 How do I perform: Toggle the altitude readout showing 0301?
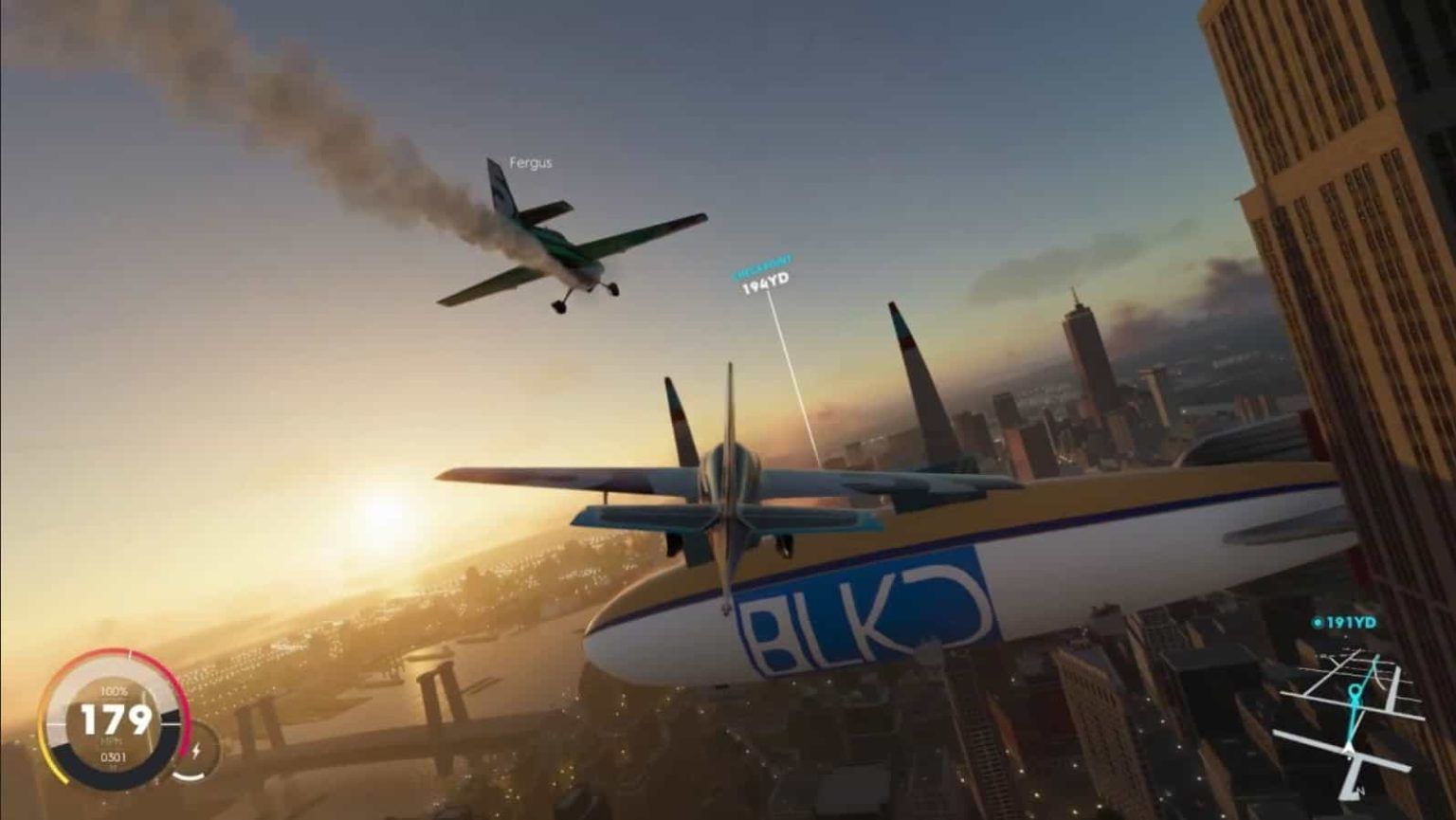112,756
